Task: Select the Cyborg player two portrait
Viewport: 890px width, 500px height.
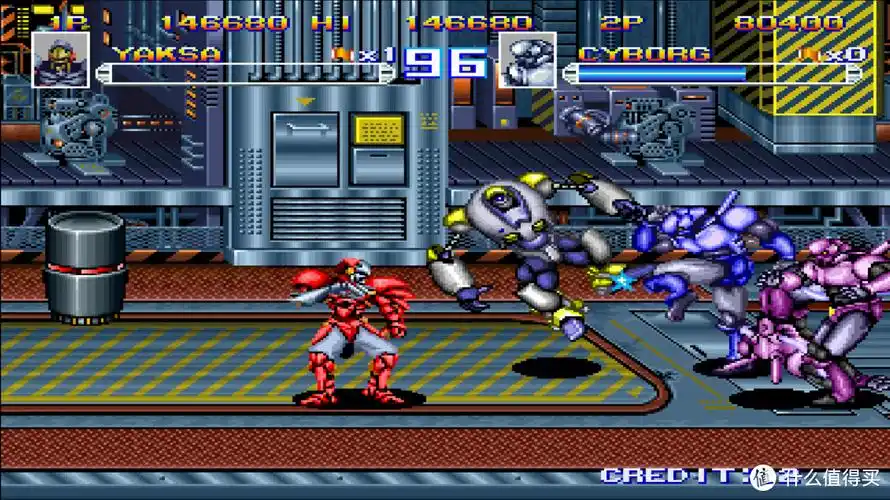Action: (527, 60)
